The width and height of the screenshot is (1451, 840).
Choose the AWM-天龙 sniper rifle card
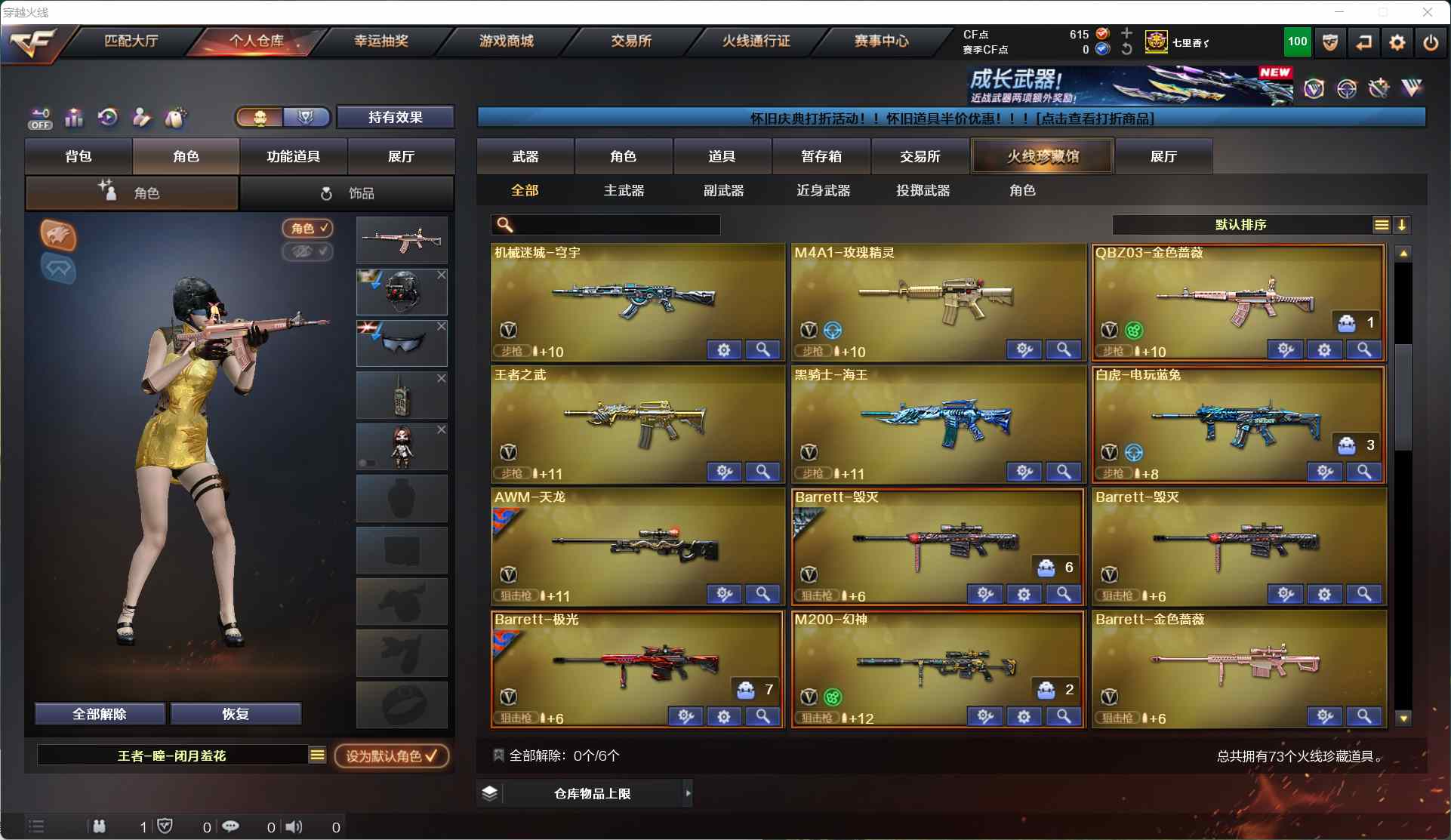click(638, 546)
